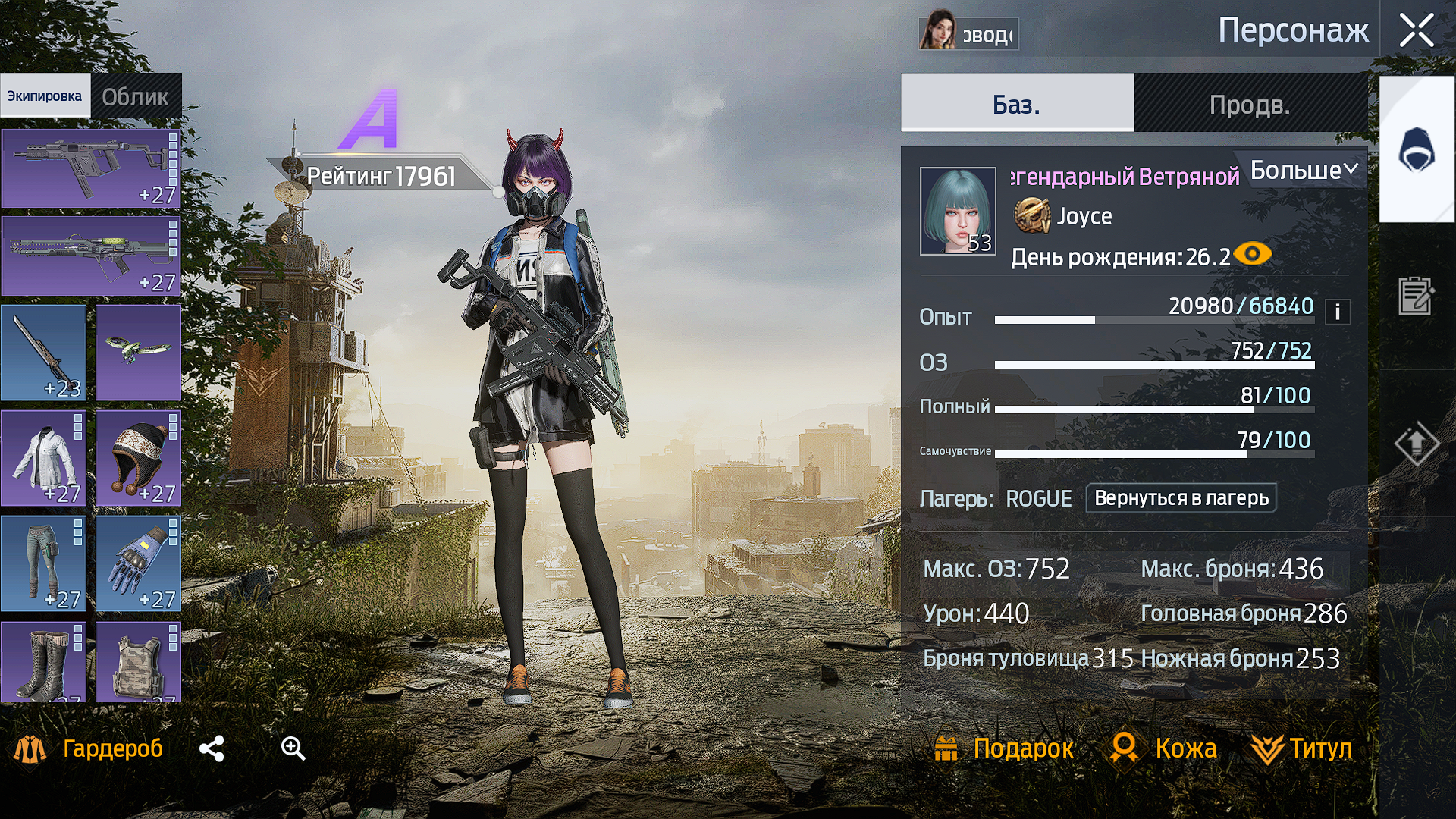Zoom in with the magnifier icon
The height and width of the screenshot is (819, 1456).
pos(293,748)
